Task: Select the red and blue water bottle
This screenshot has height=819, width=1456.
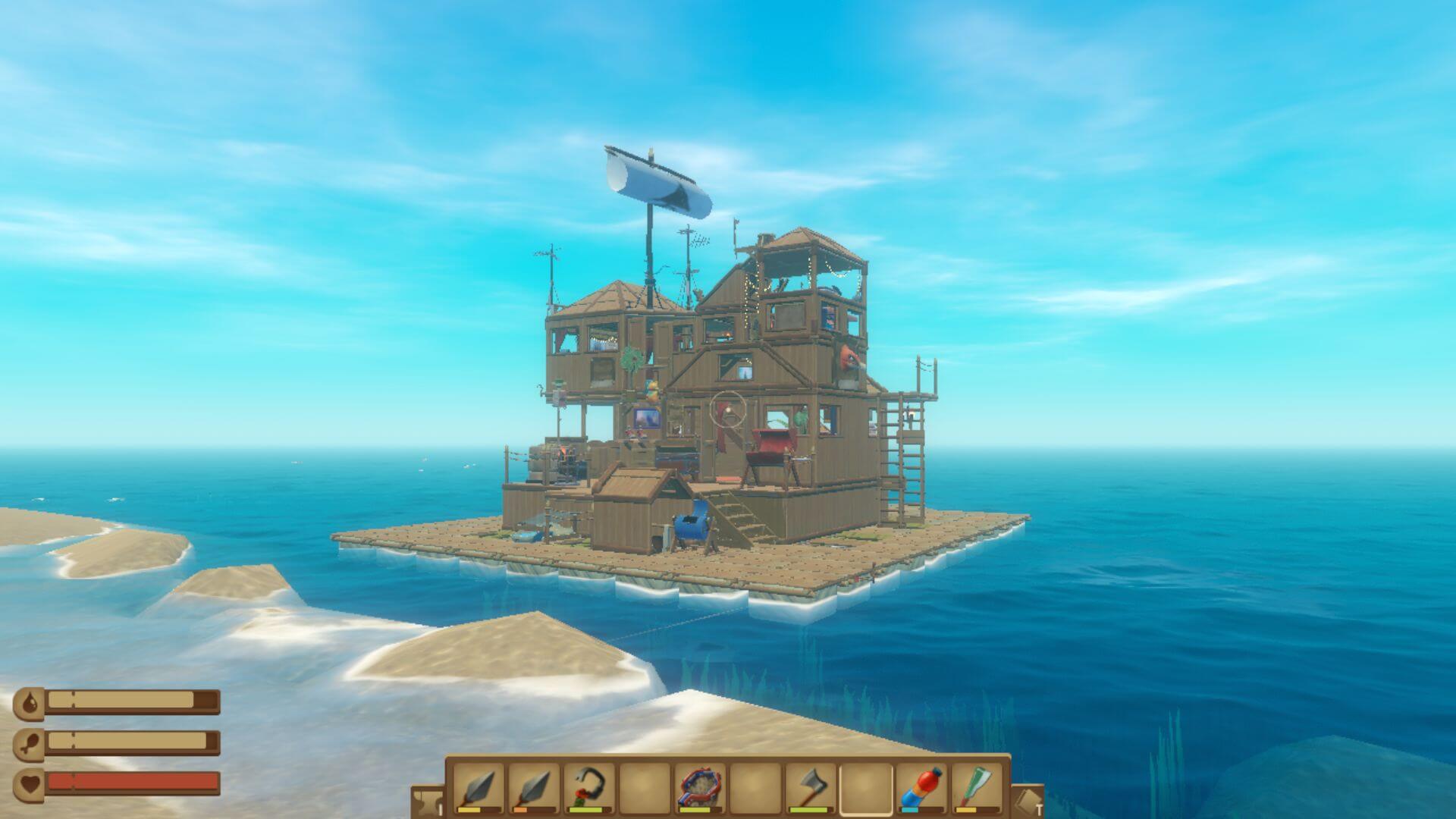Action: (921, 789)
